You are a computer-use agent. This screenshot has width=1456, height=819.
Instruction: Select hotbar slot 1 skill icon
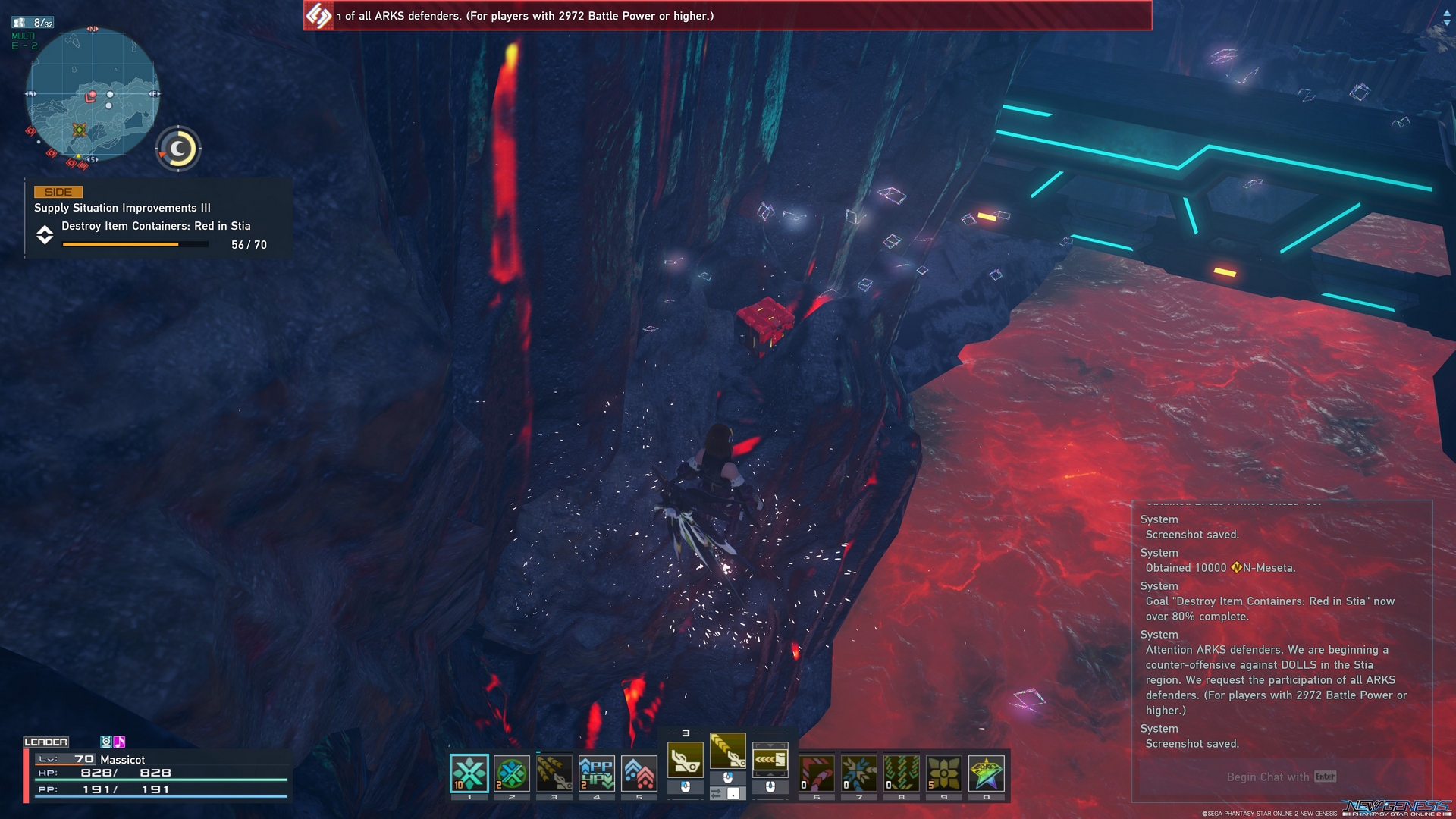point(469,771)
